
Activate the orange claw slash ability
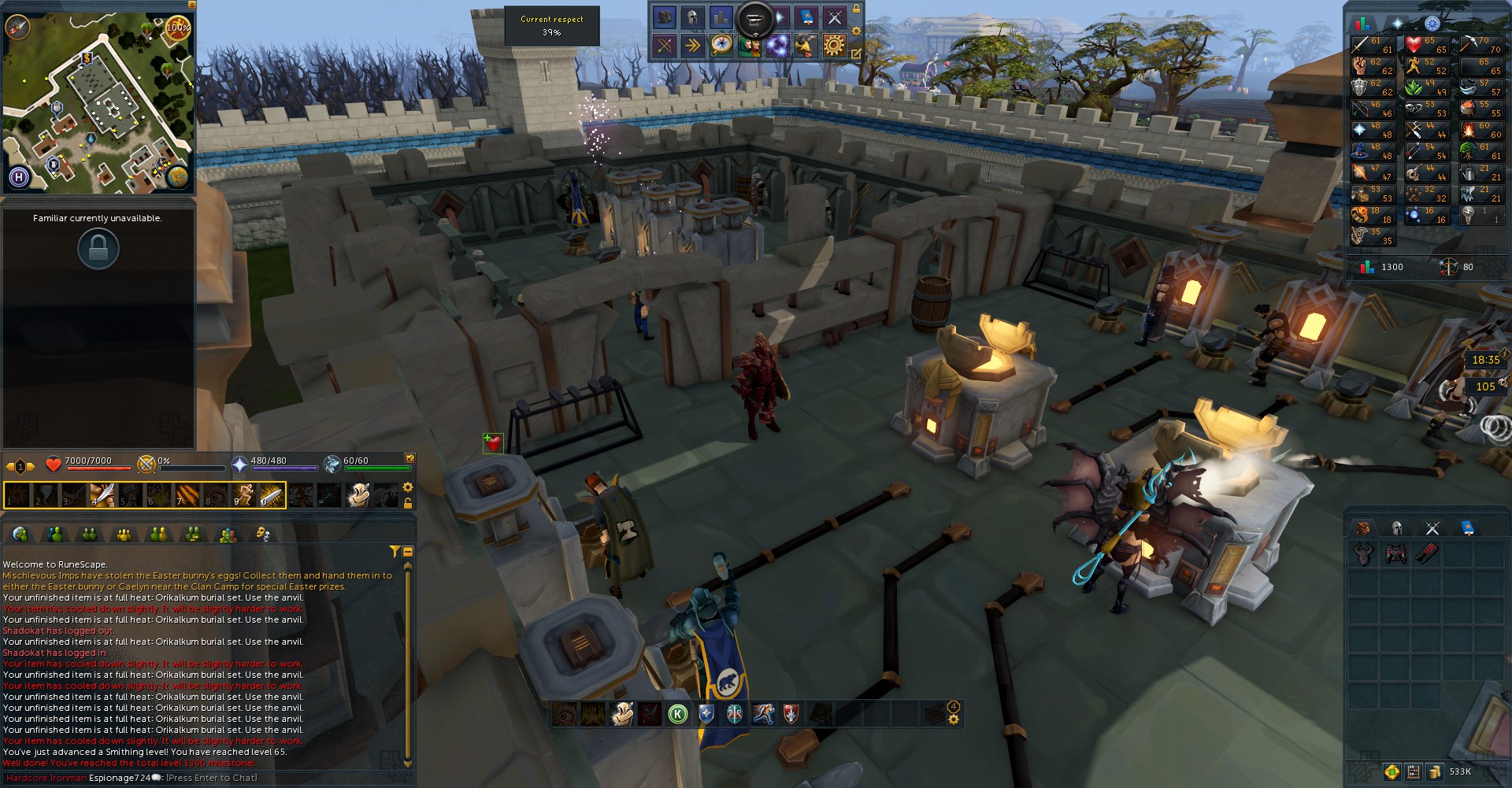click(187, 496)
